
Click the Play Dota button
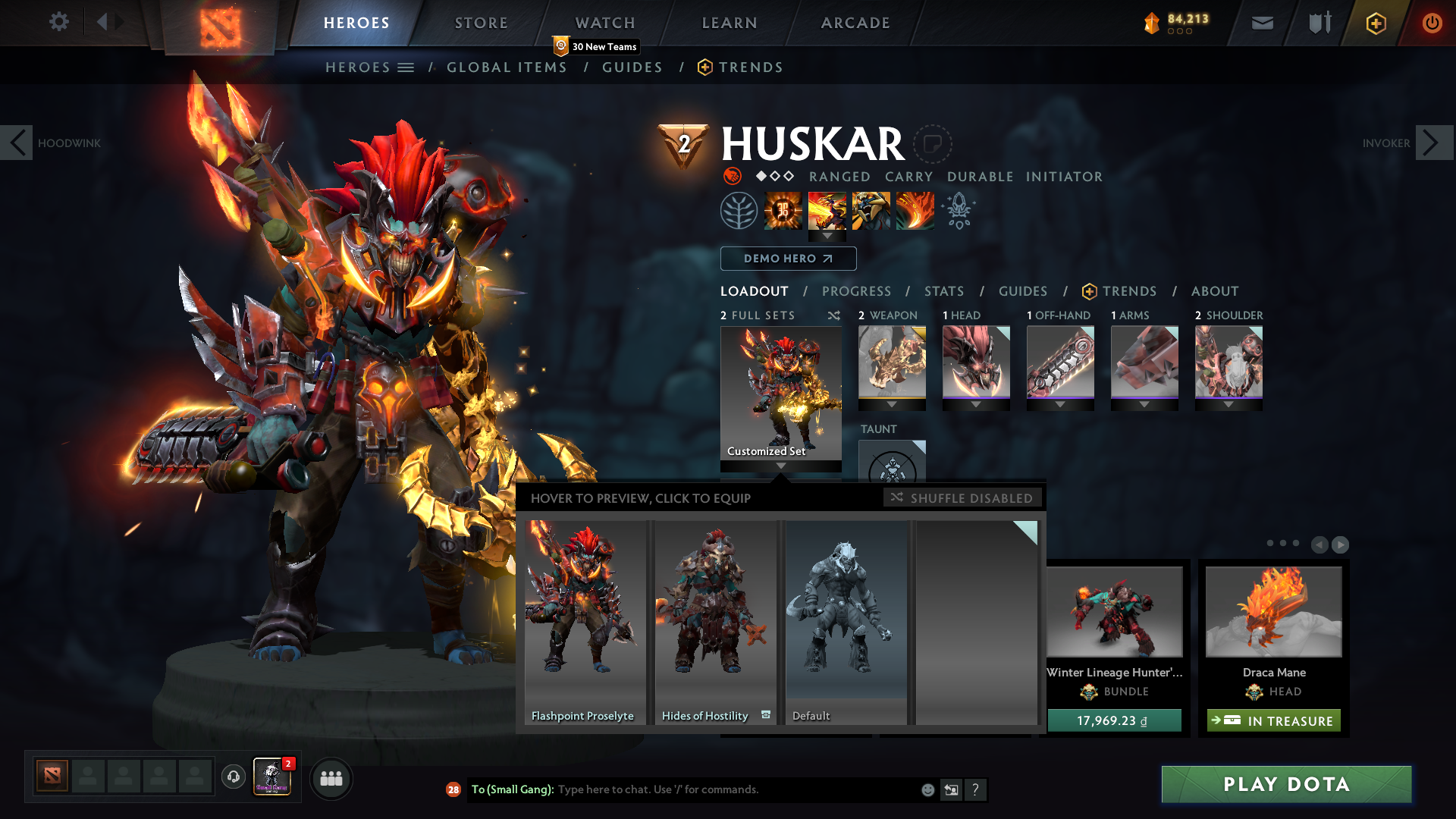(1286, 784)
